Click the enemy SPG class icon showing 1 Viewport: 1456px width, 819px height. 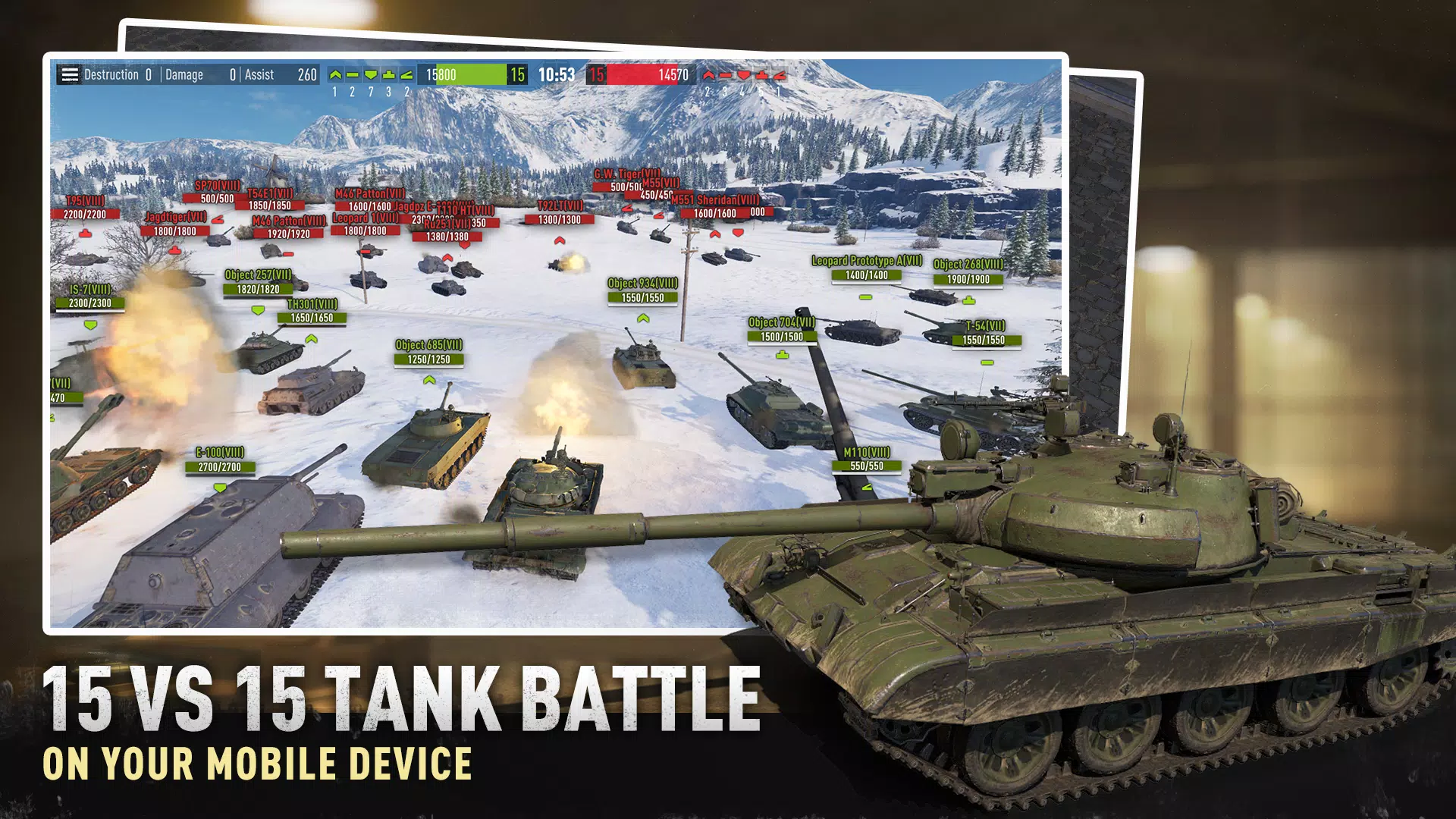(x=780, y=76)
